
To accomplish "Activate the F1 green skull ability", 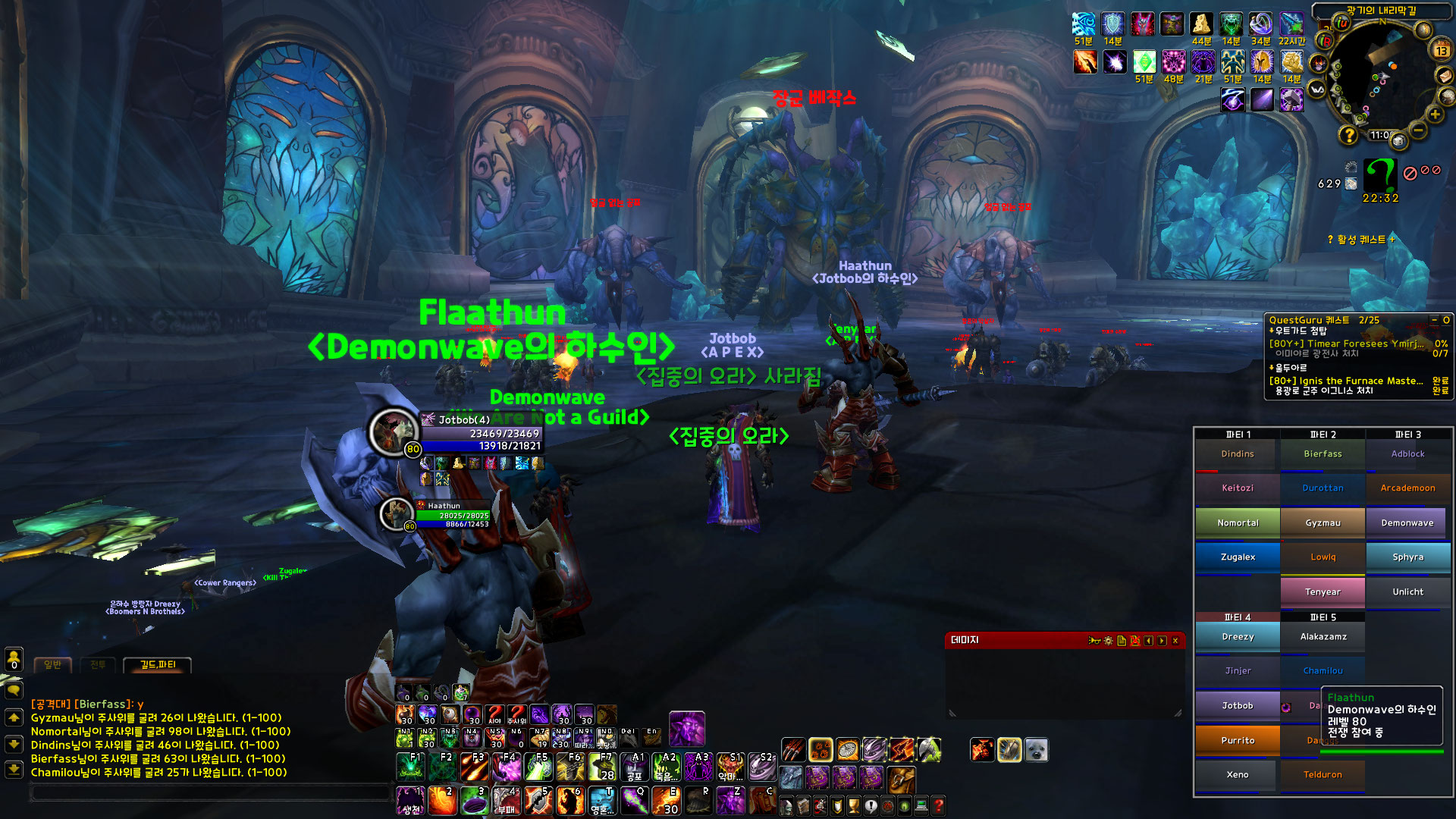I will pyautogui.click(x=410, y=767).
